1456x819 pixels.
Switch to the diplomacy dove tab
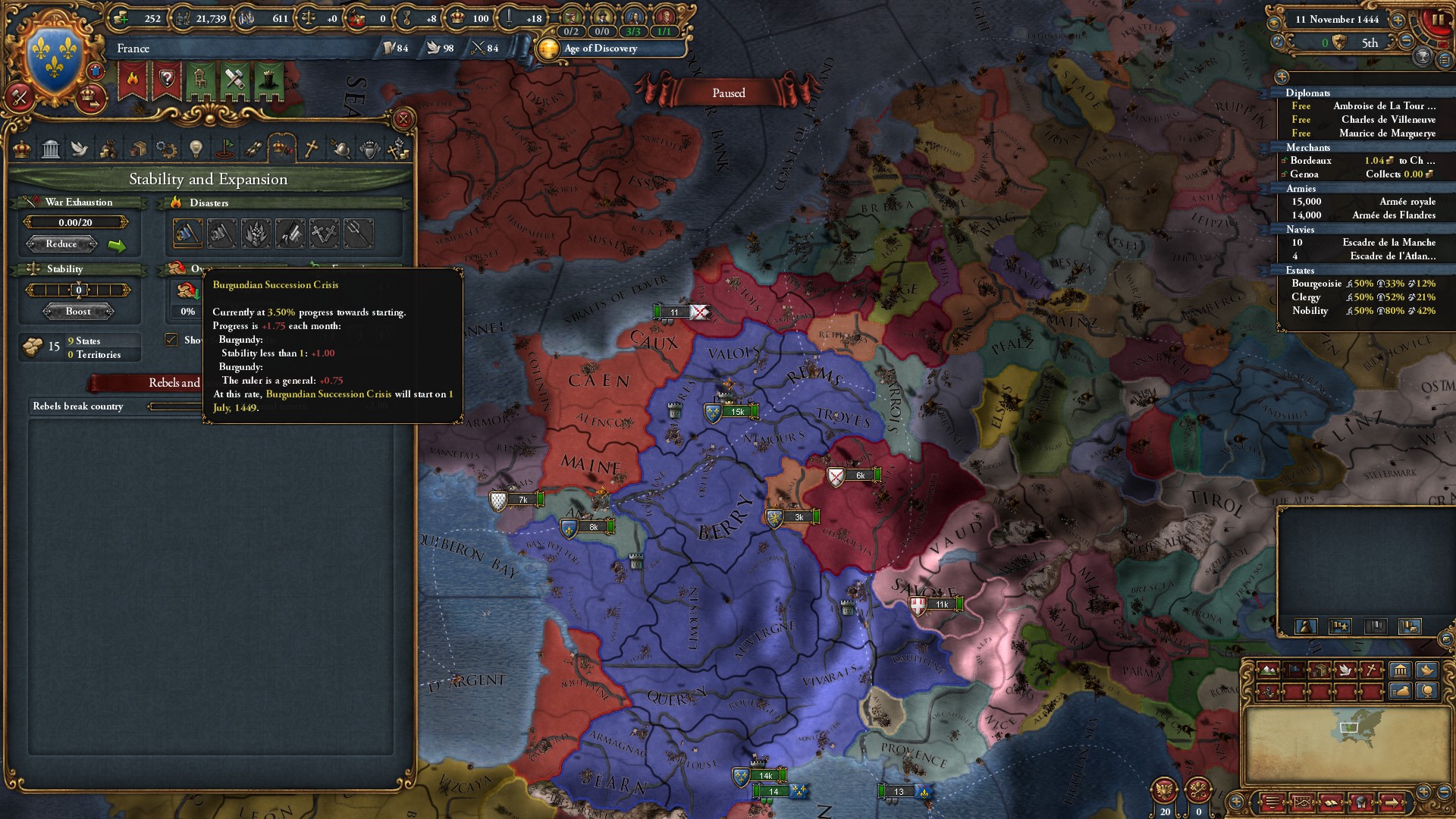[78, 149]
